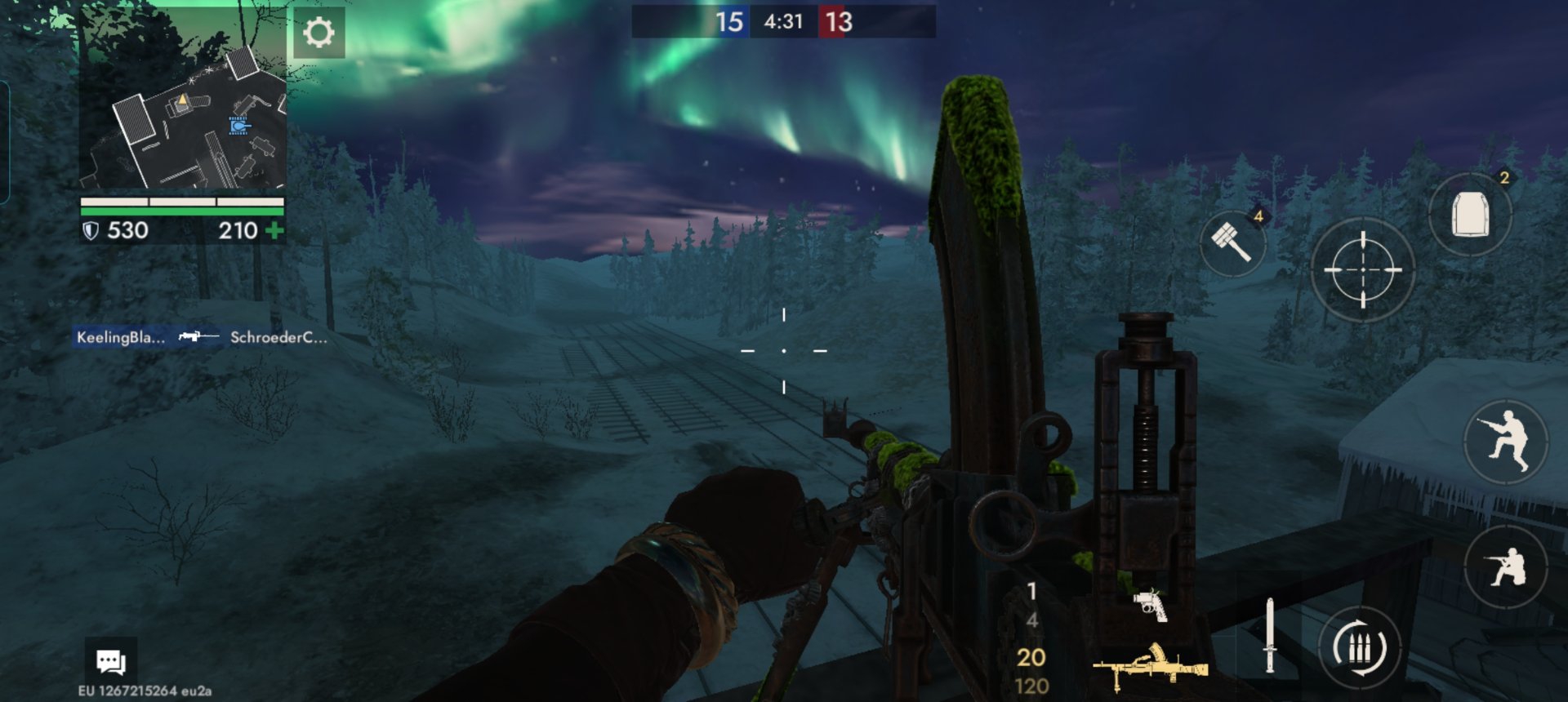Use the hammer build ability
This screenshot has width=1568, height=702.
pyautogui.click(x=1232, y=242)
